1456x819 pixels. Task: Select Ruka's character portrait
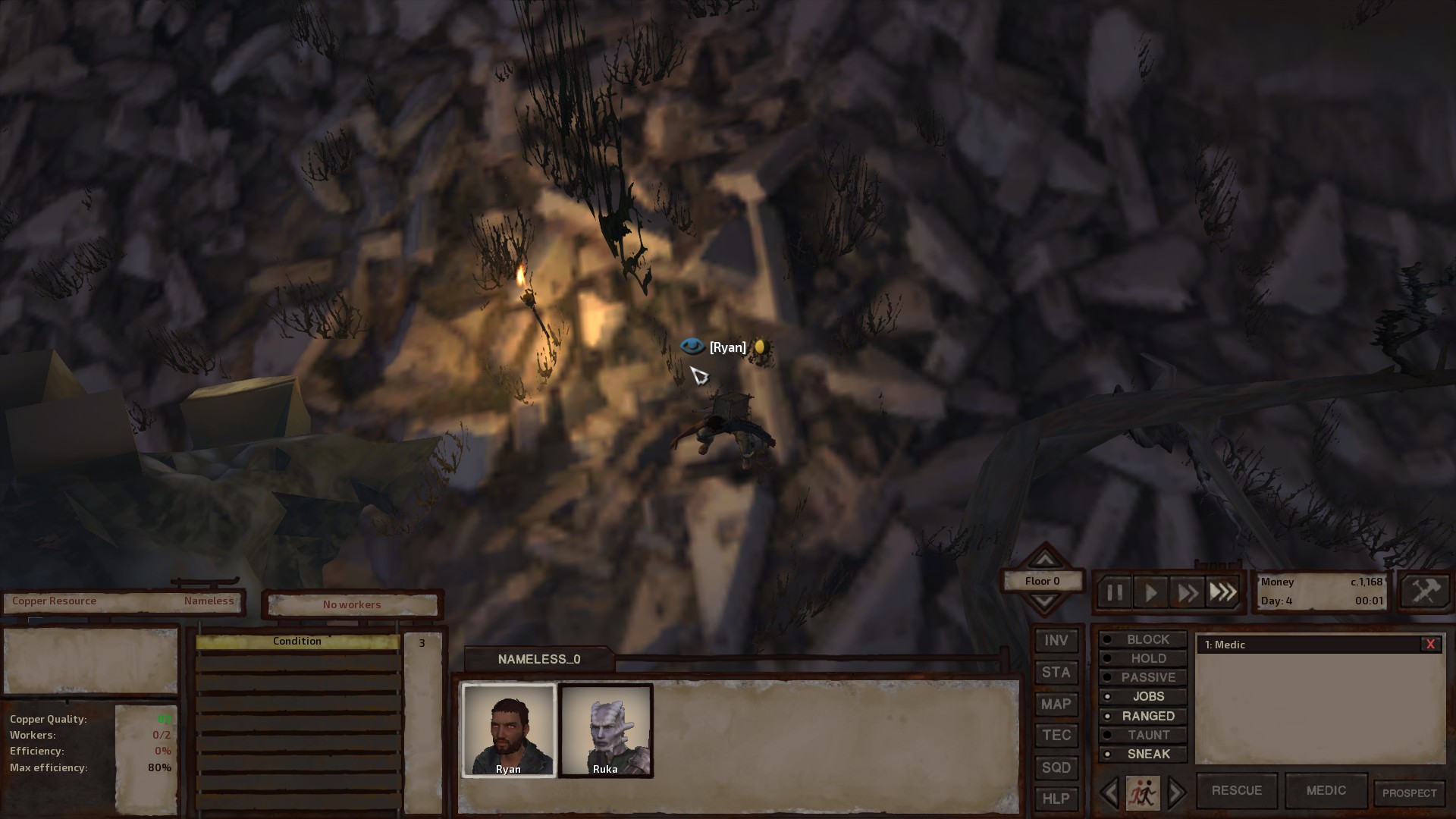click(x=606, y=730)
